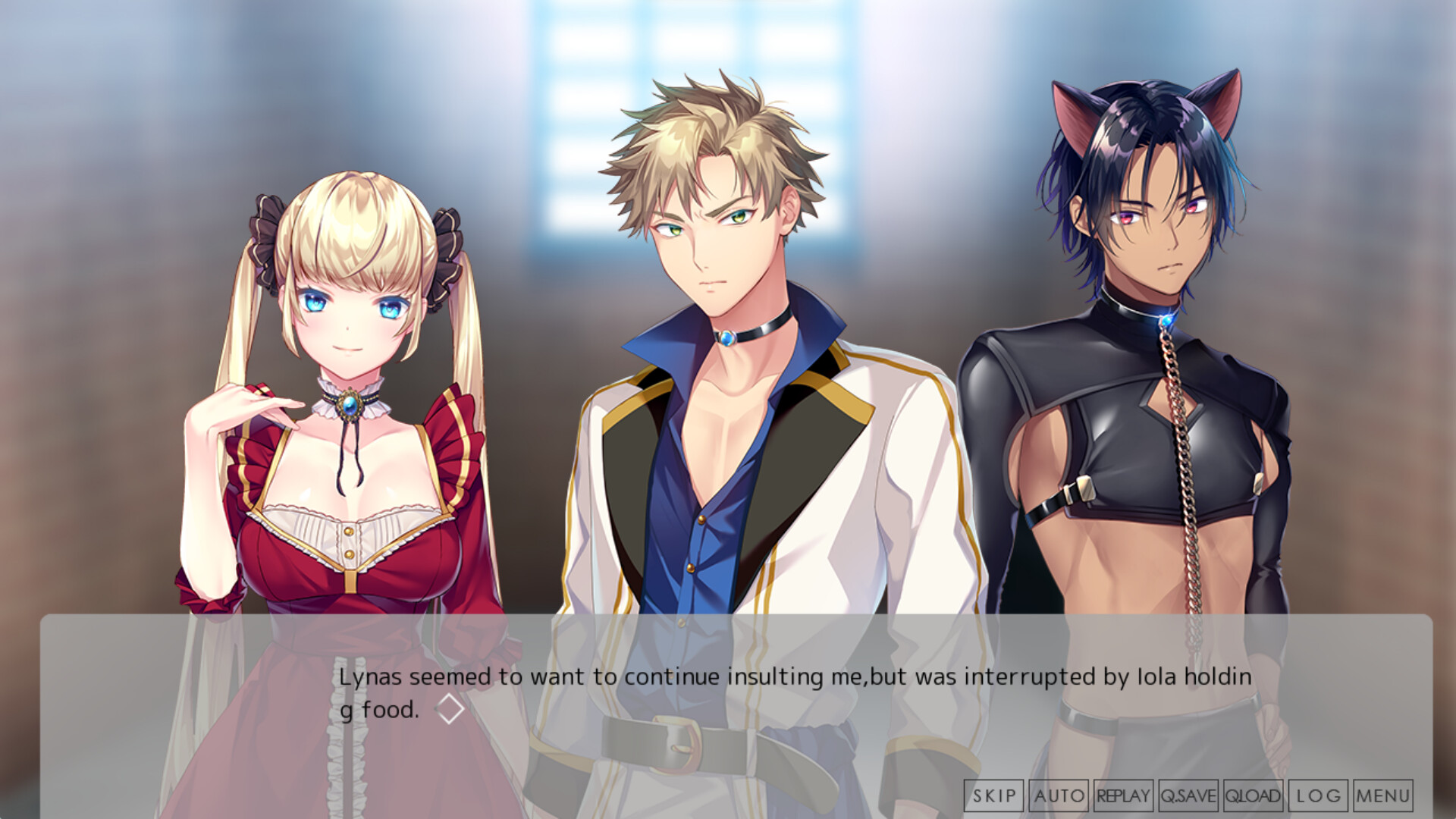Enable SKIP mode in the quick bar
1456x819 pixels.
[994, 796]
